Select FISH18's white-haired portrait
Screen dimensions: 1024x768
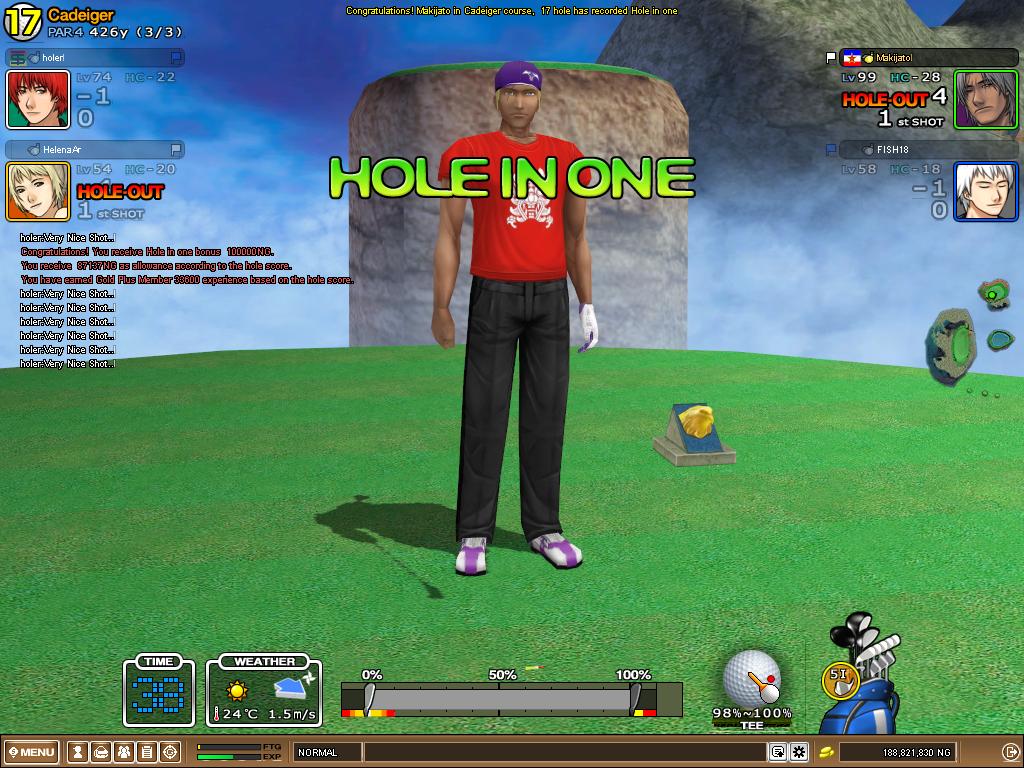point(985,191)
